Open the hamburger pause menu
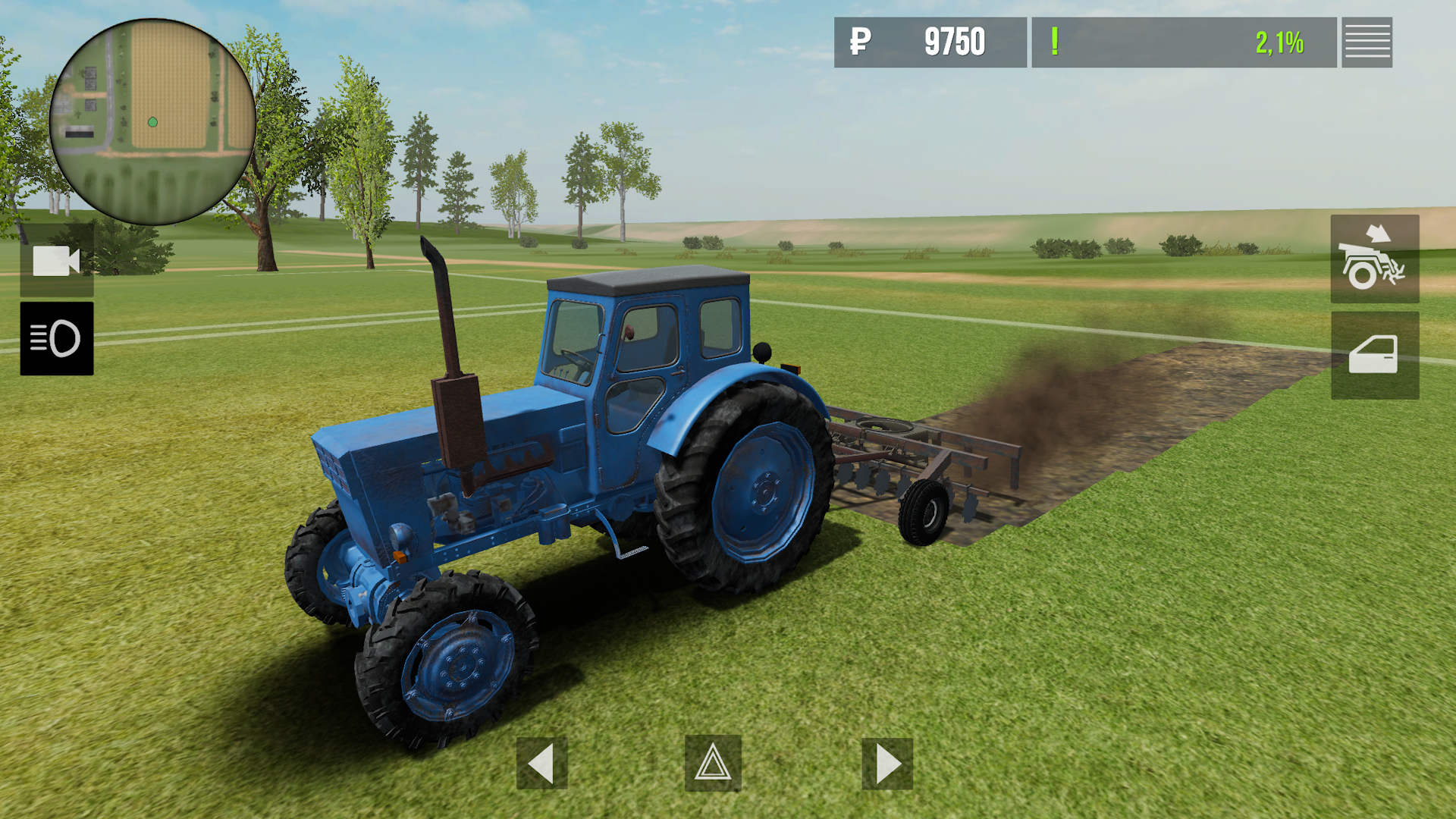This screenshot has width=1456, height=819. pyautogui.click(x=1367, y=42)
